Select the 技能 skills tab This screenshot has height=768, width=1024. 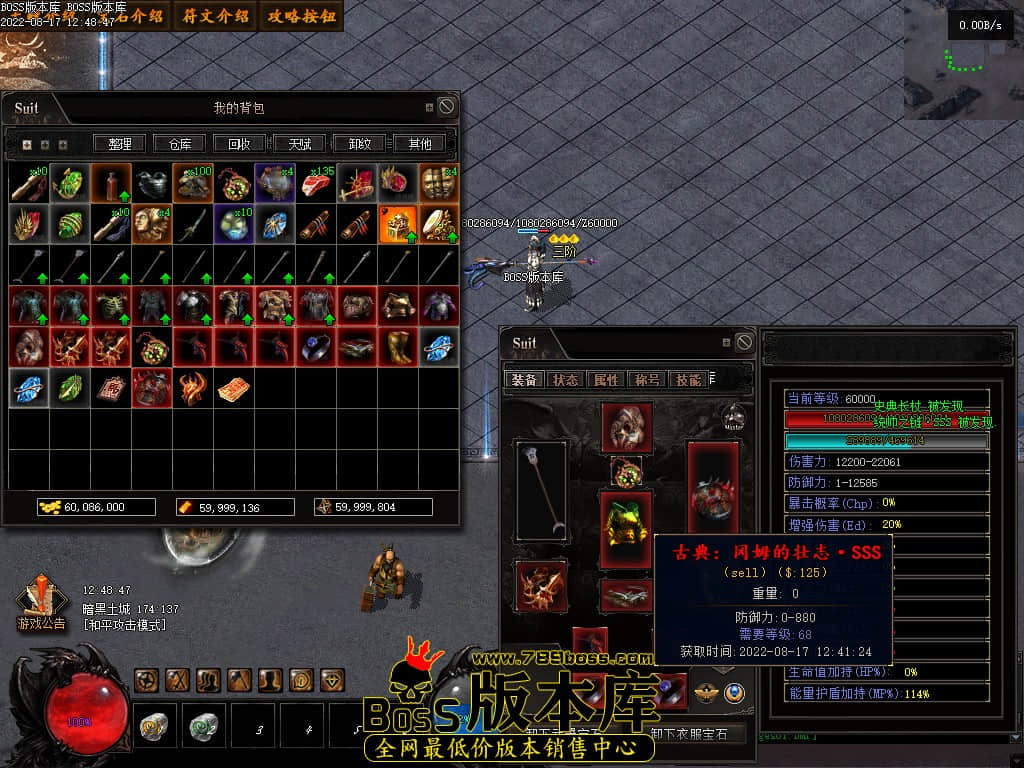coord(687,380)
